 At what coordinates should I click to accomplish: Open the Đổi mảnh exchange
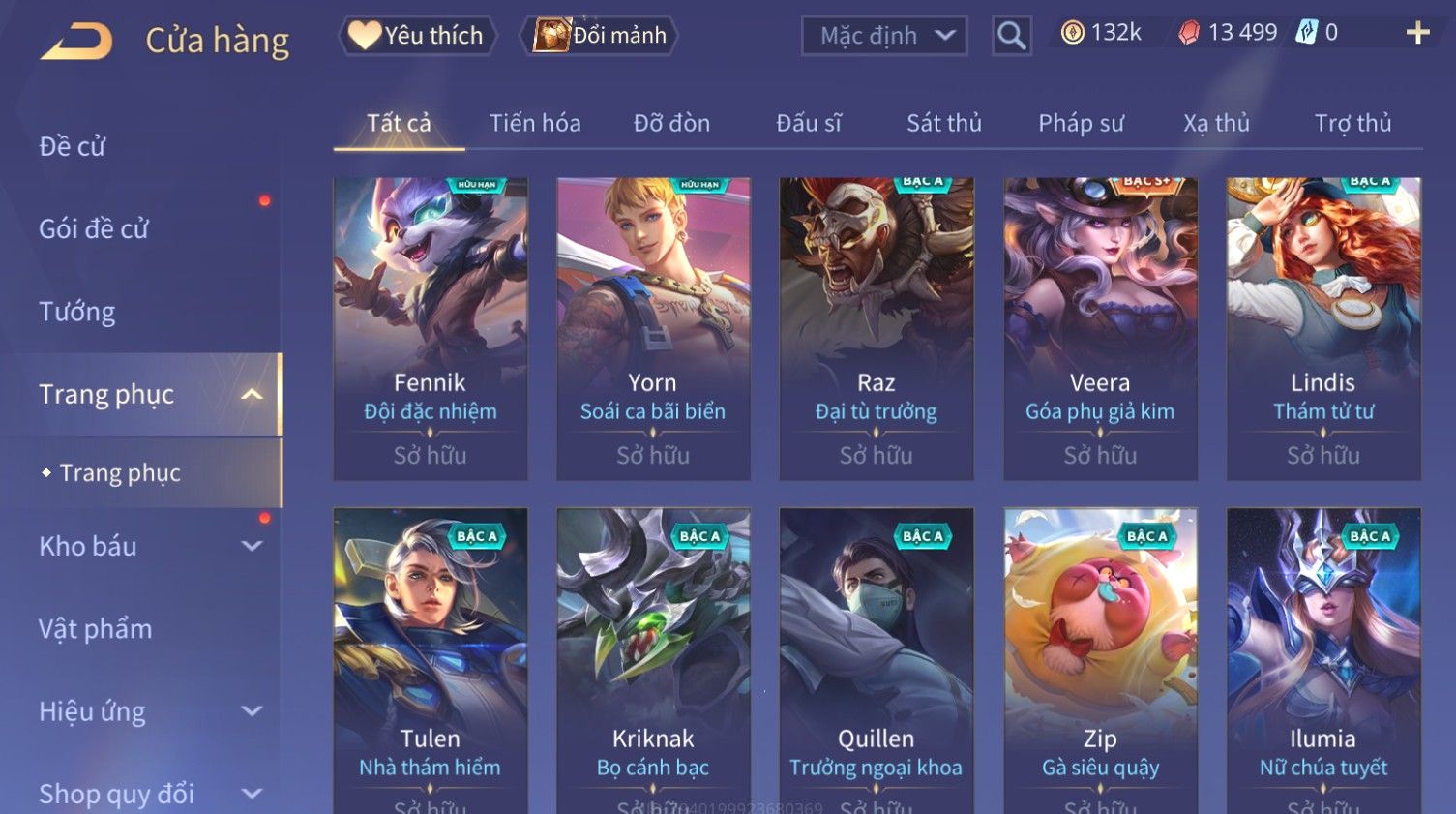click(600, 36)
